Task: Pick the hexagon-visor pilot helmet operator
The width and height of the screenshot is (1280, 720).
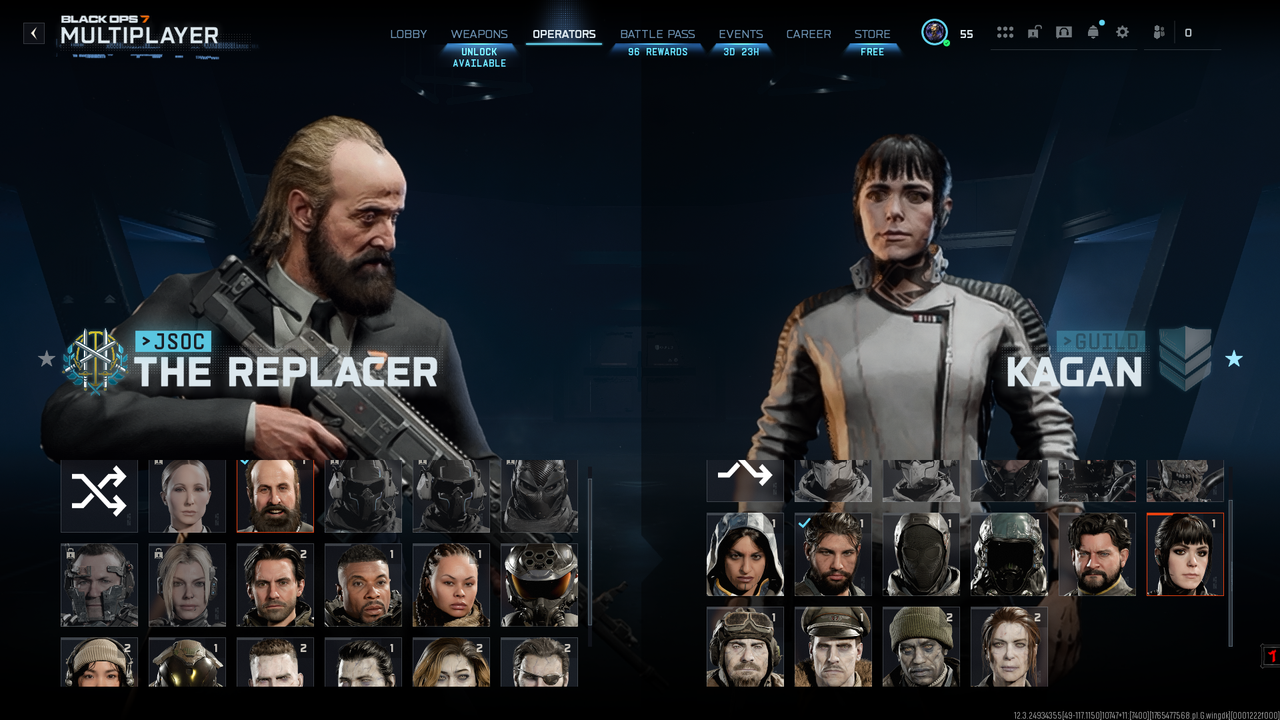Action: pos(539,585)
